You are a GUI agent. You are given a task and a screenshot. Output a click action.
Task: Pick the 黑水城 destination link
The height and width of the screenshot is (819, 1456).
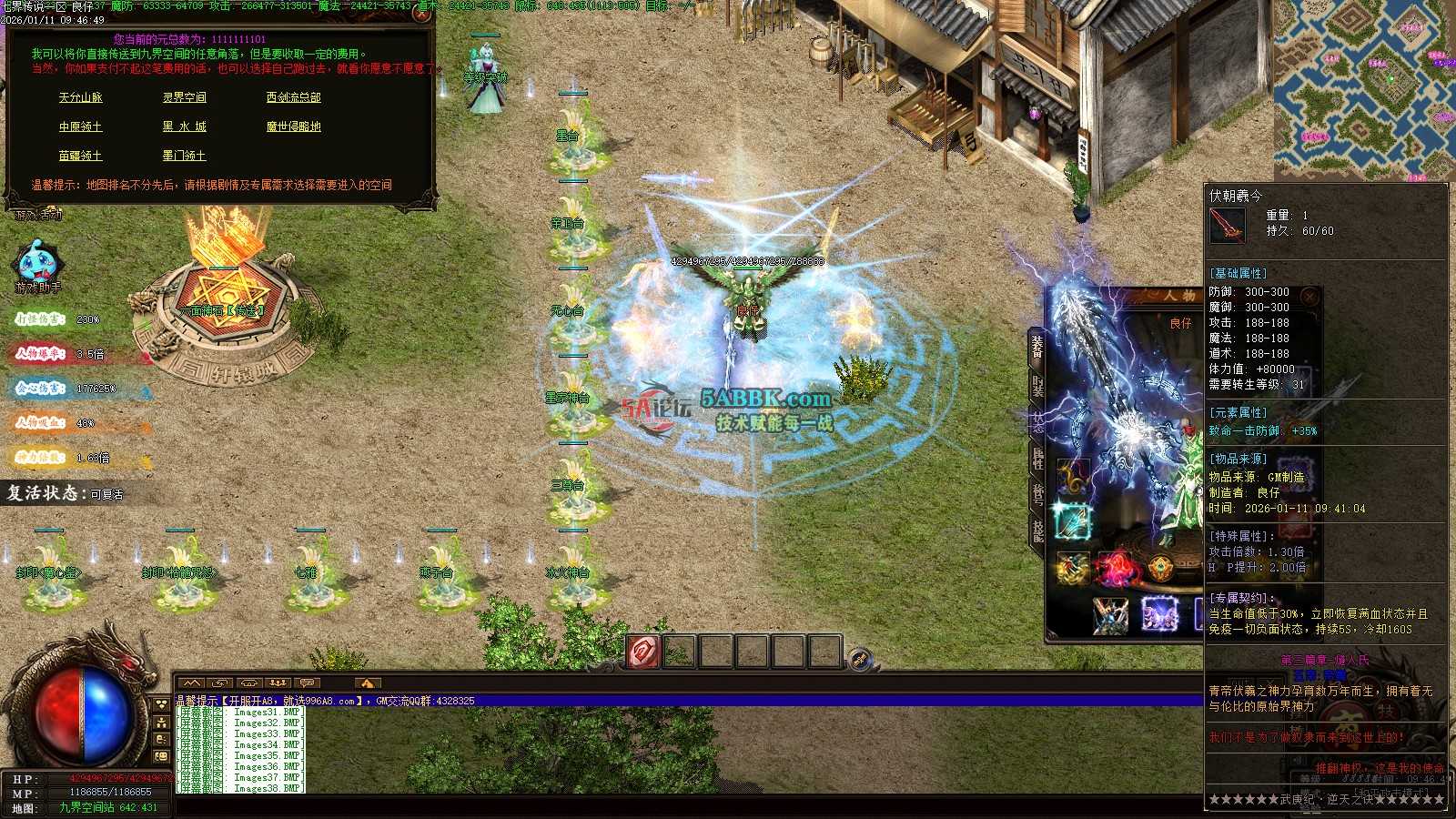pyautogui.click(x=184, y=126)
